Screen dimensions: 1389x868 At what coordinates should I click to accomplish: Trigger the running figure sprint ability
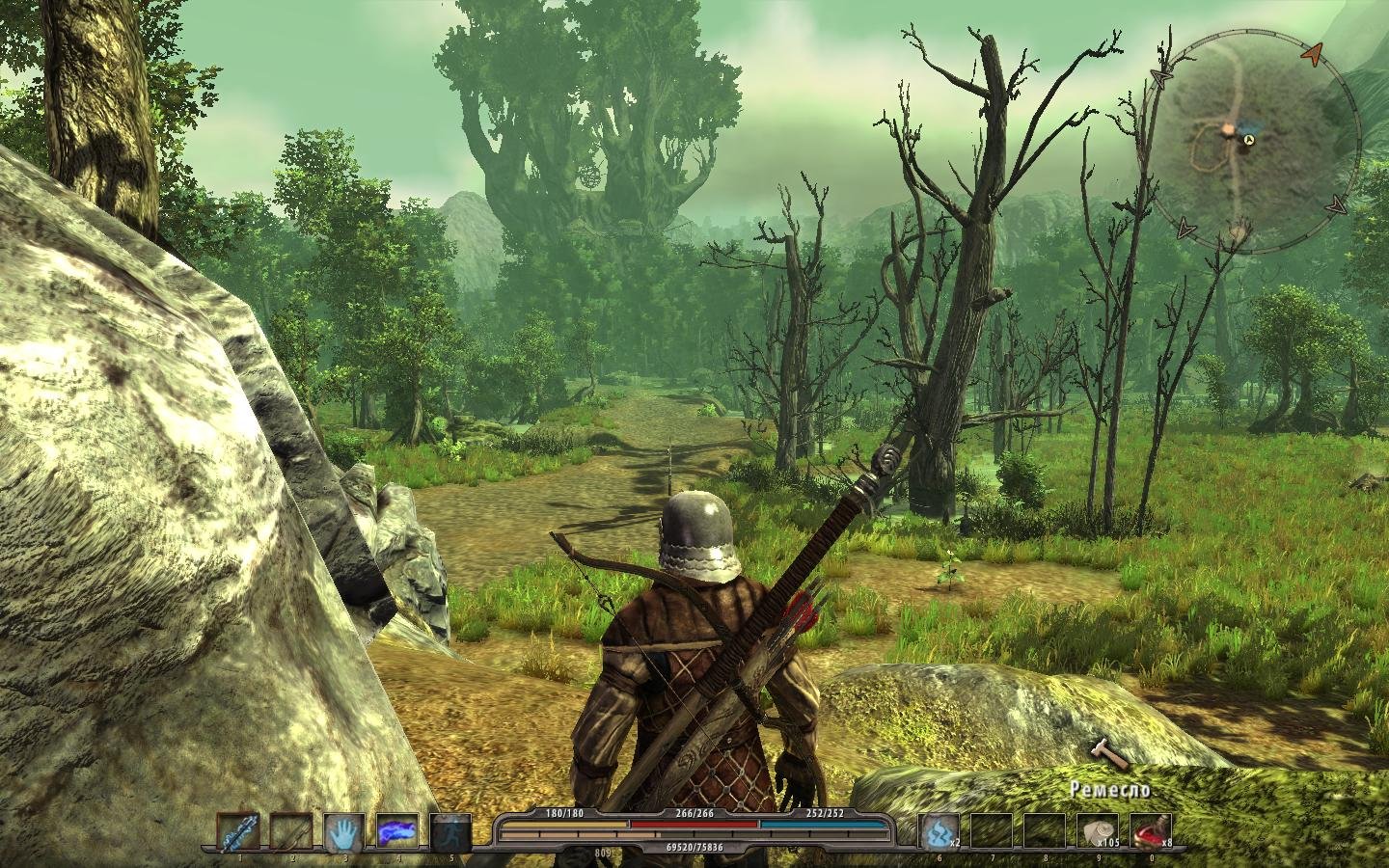(449, 832)
